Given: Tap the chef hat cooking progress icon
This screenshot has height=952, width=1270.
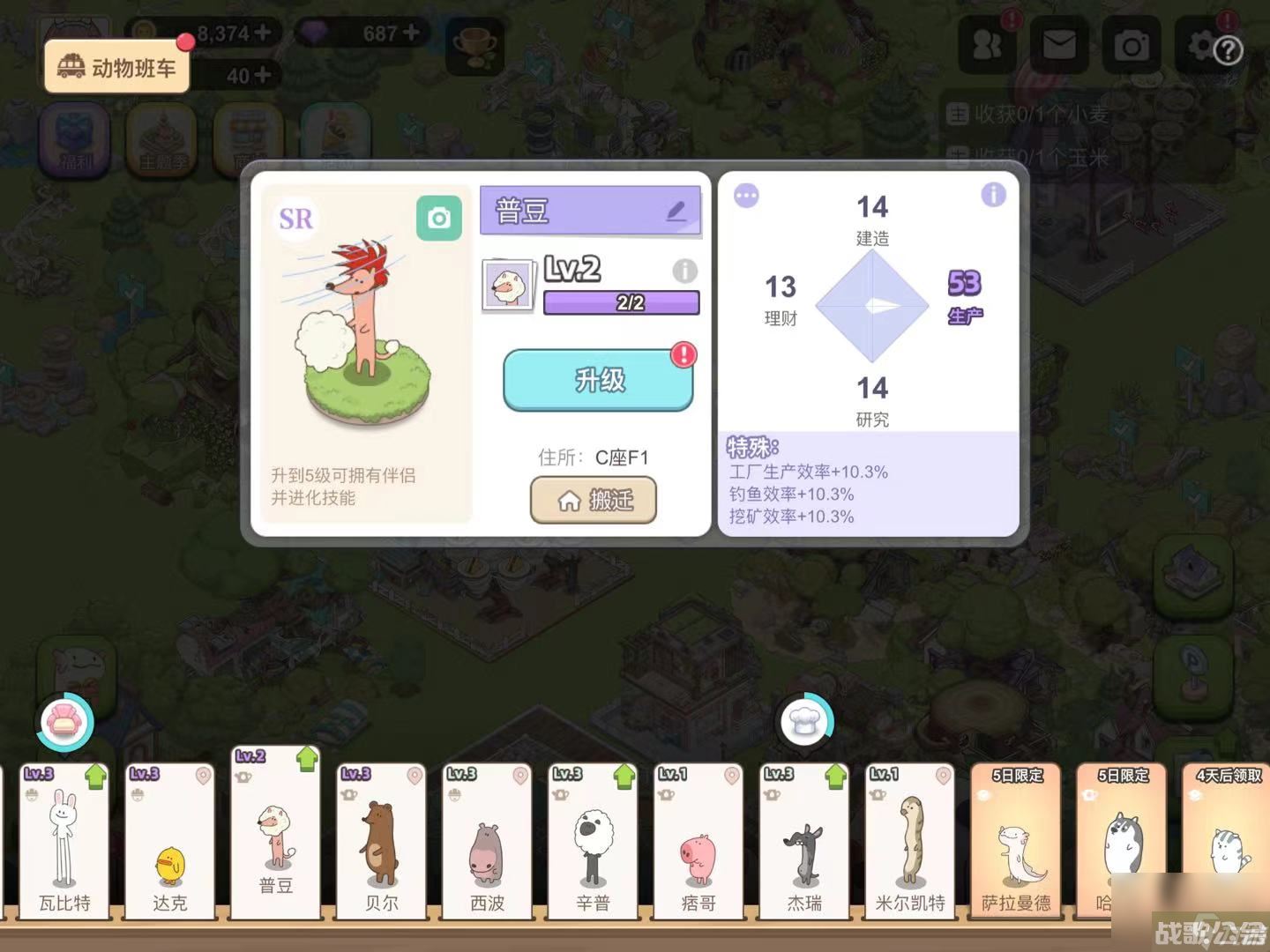Looking at the screenshot, I should coord(805,720).
